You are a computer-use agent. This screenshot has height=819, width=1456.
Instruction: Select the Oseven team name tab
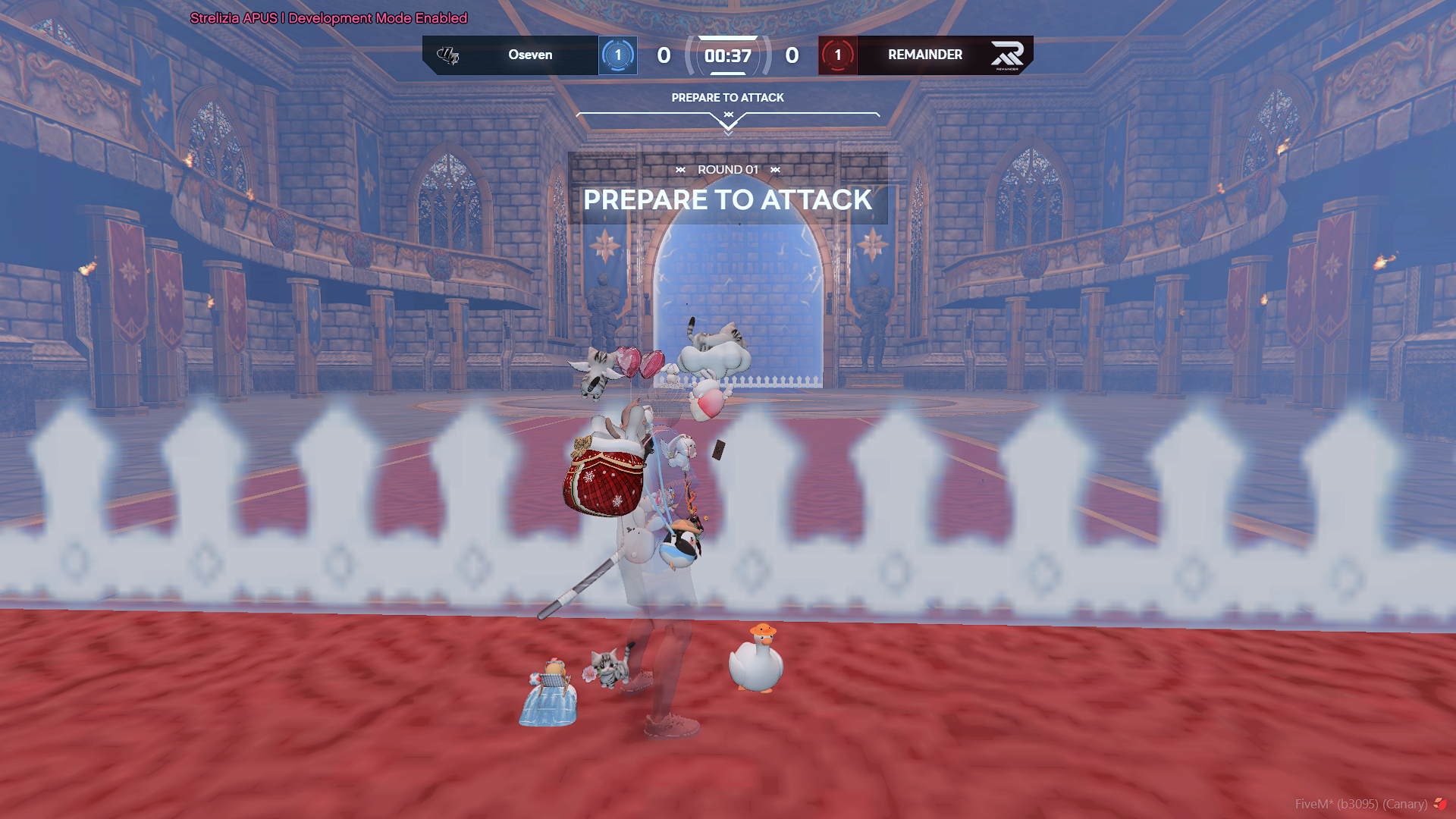(531, 55)
